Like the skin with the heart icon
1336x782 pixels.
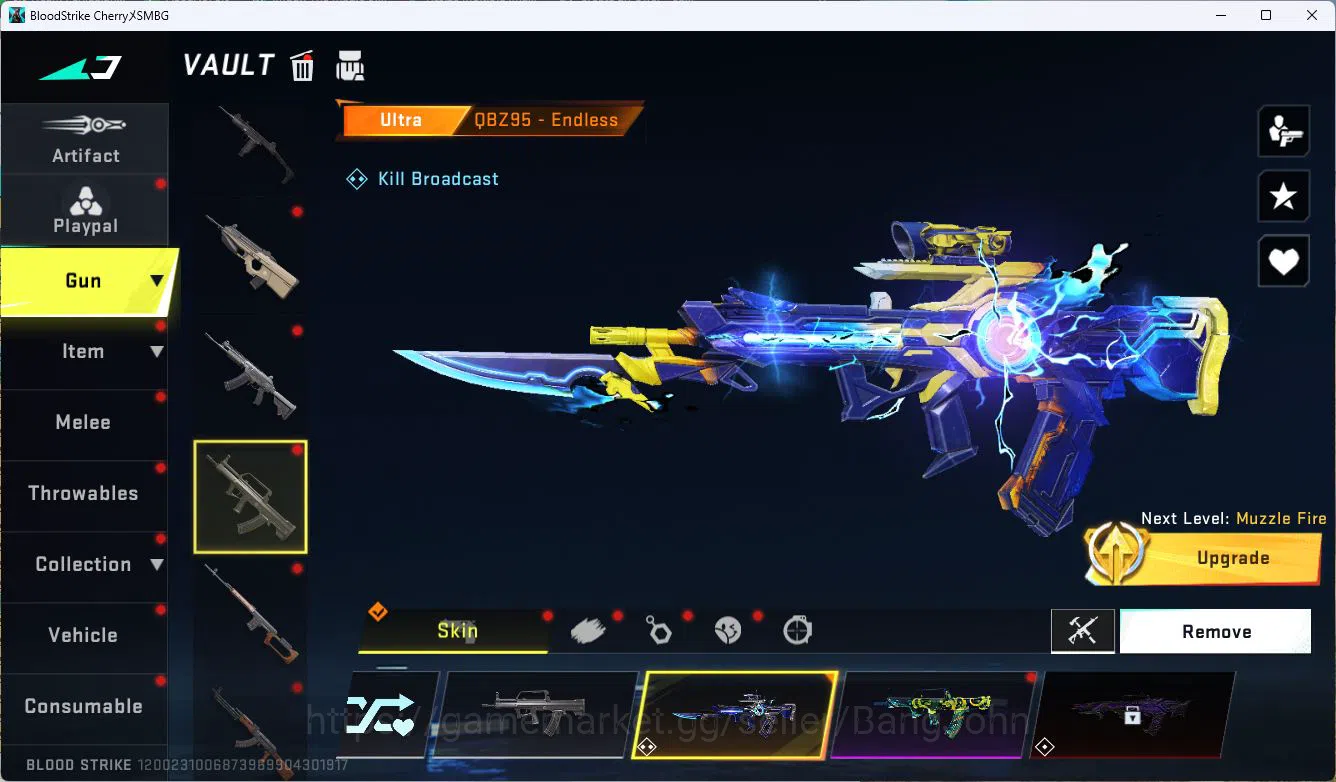click(x=1283, y=261)
